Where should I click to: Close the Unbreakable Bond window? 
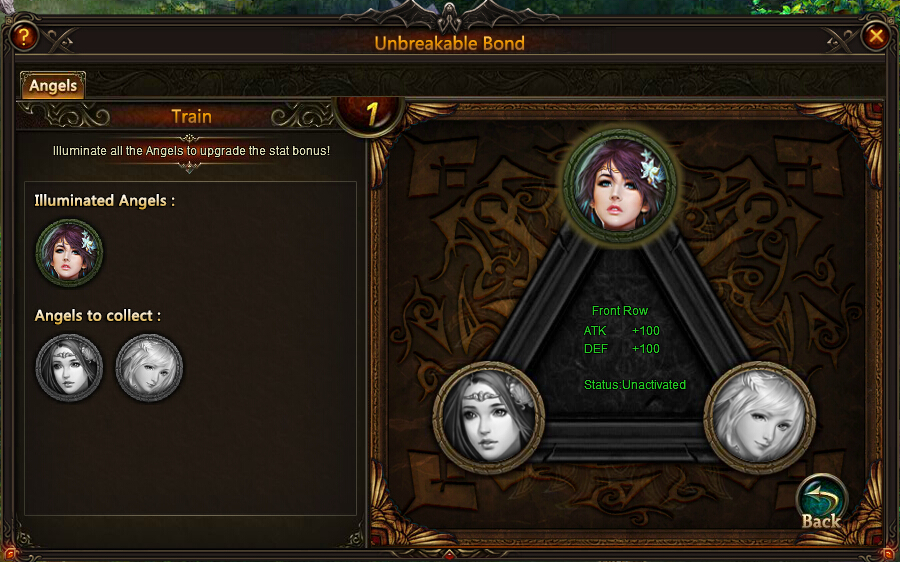click(876, 37)
